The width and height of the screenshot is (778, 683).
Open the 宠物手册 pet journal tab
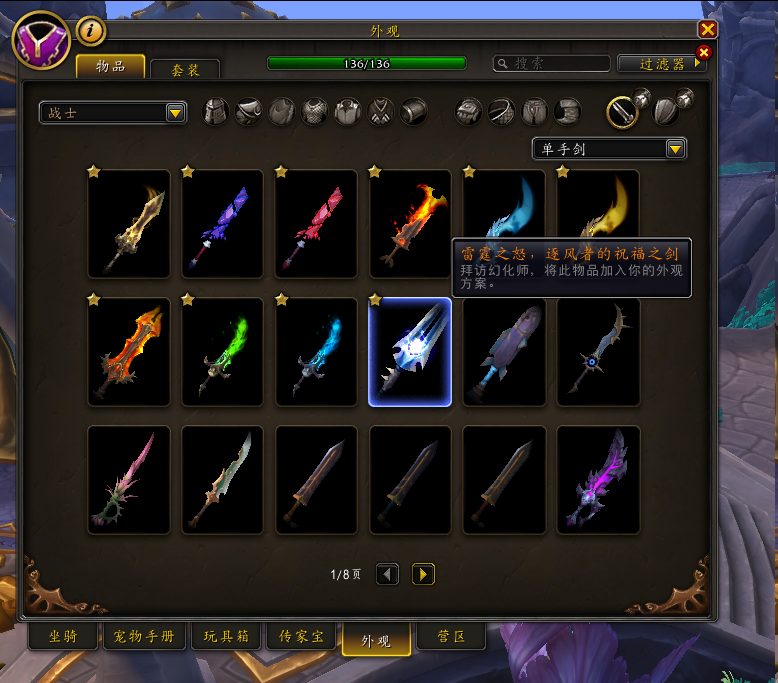pos(144,636)
